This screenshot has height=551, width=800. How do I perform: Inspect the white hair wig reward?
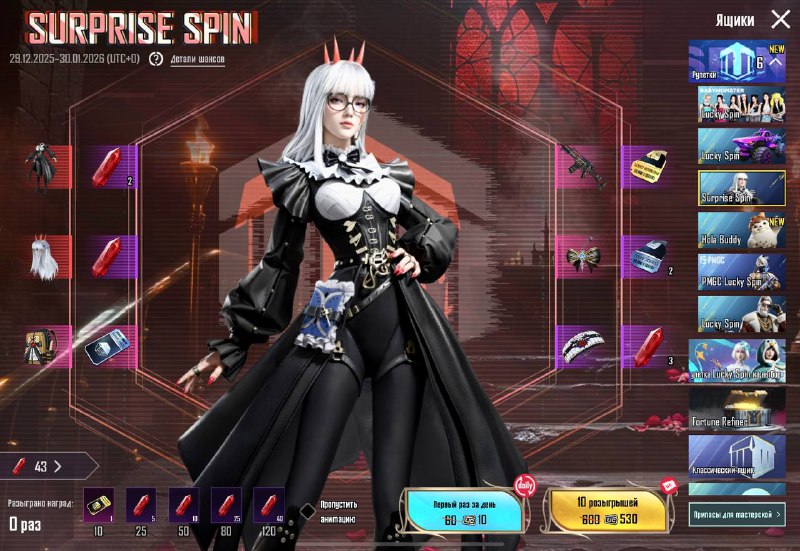pos(42,257)
